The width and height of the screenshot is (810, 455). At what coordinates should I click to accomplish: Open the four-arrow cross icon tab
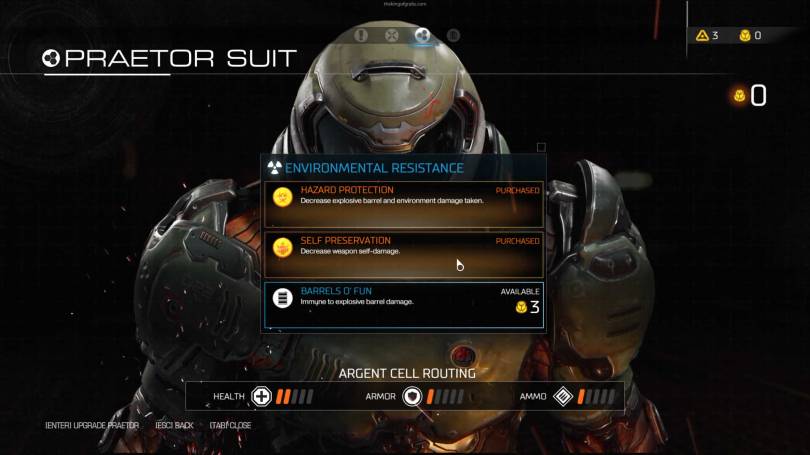(x=392, y=35)
